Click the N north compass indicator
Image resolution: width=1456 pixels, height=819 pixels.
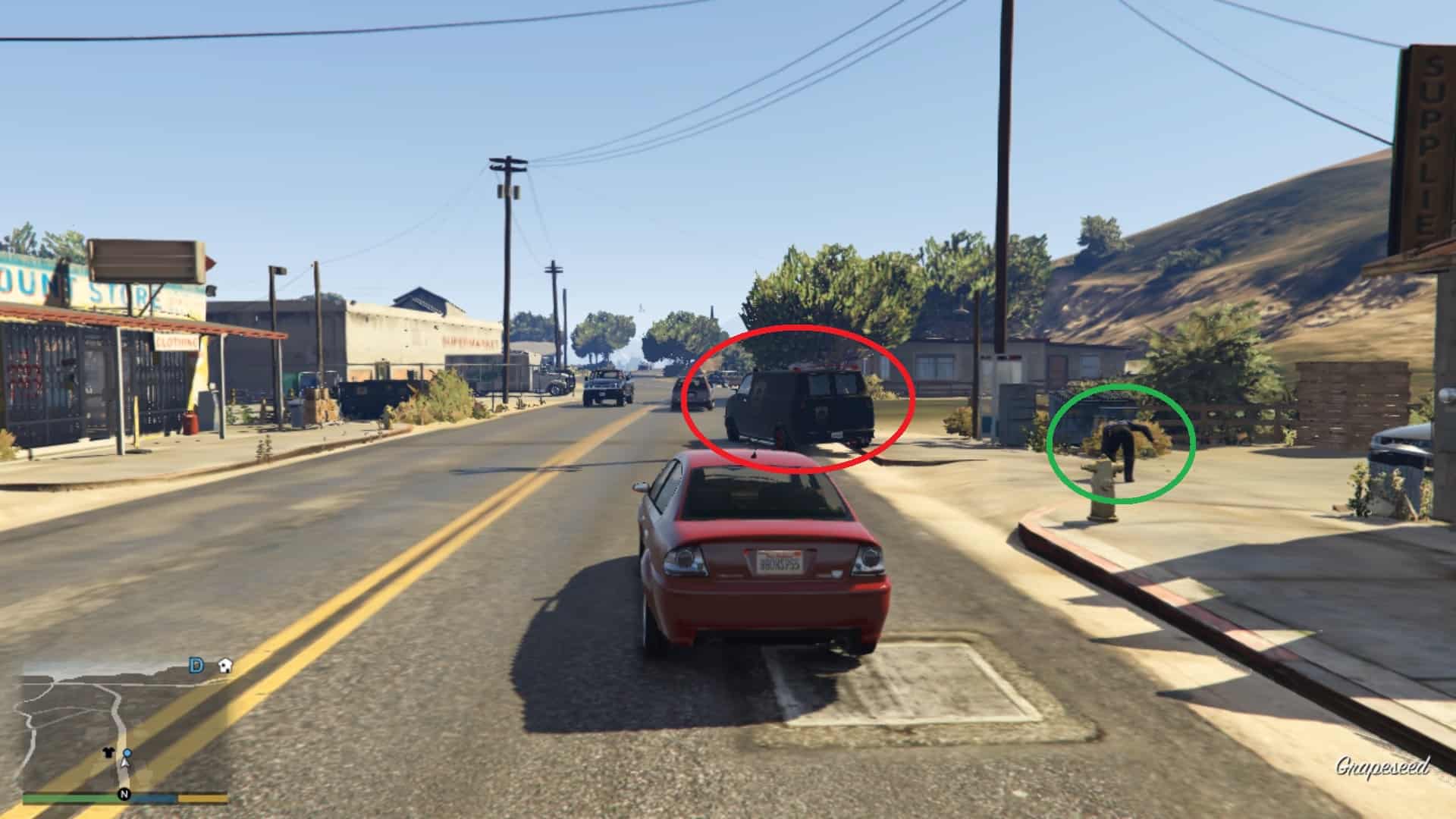123,795
